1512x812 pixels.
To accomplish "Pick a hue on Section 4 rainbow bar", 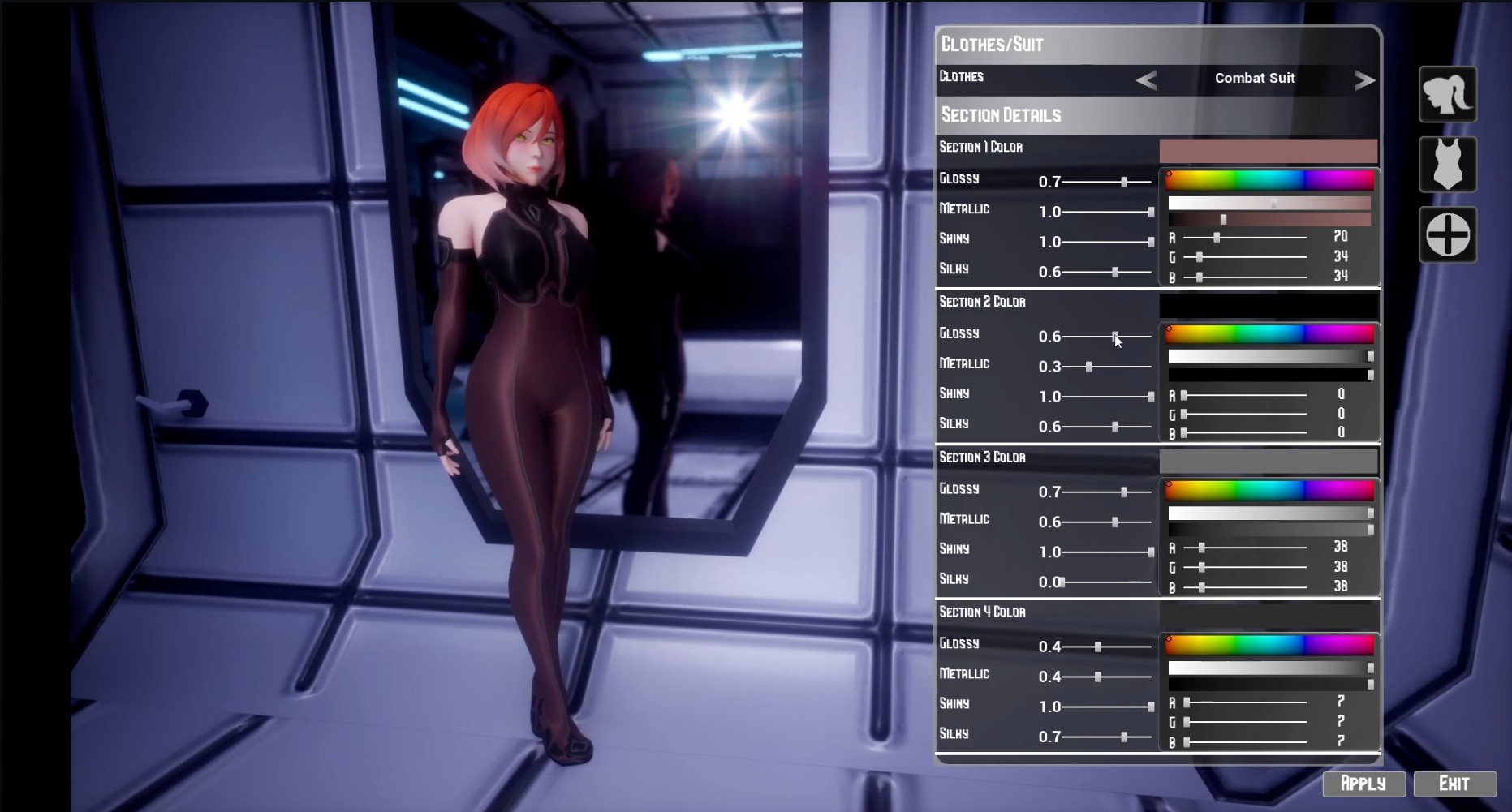I will 1269,645.
